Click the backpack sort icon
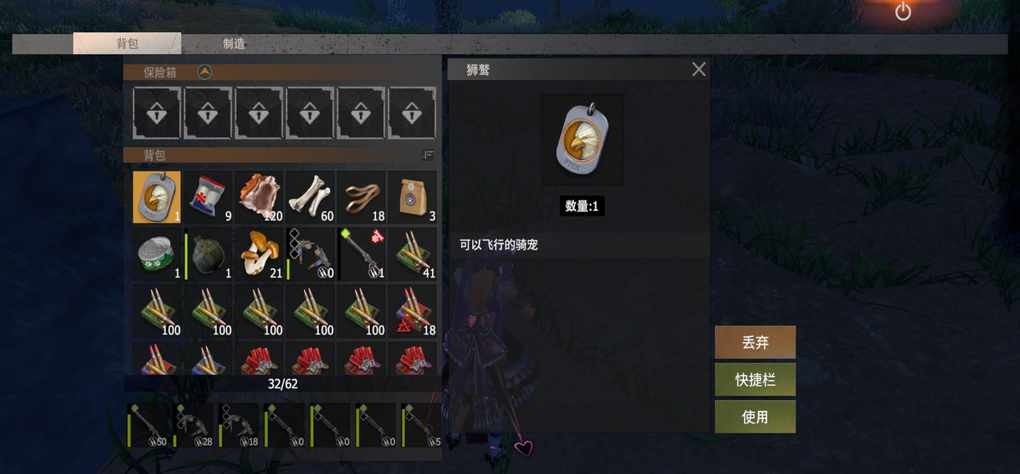The image size is (1020, 474). click(428, 155)
